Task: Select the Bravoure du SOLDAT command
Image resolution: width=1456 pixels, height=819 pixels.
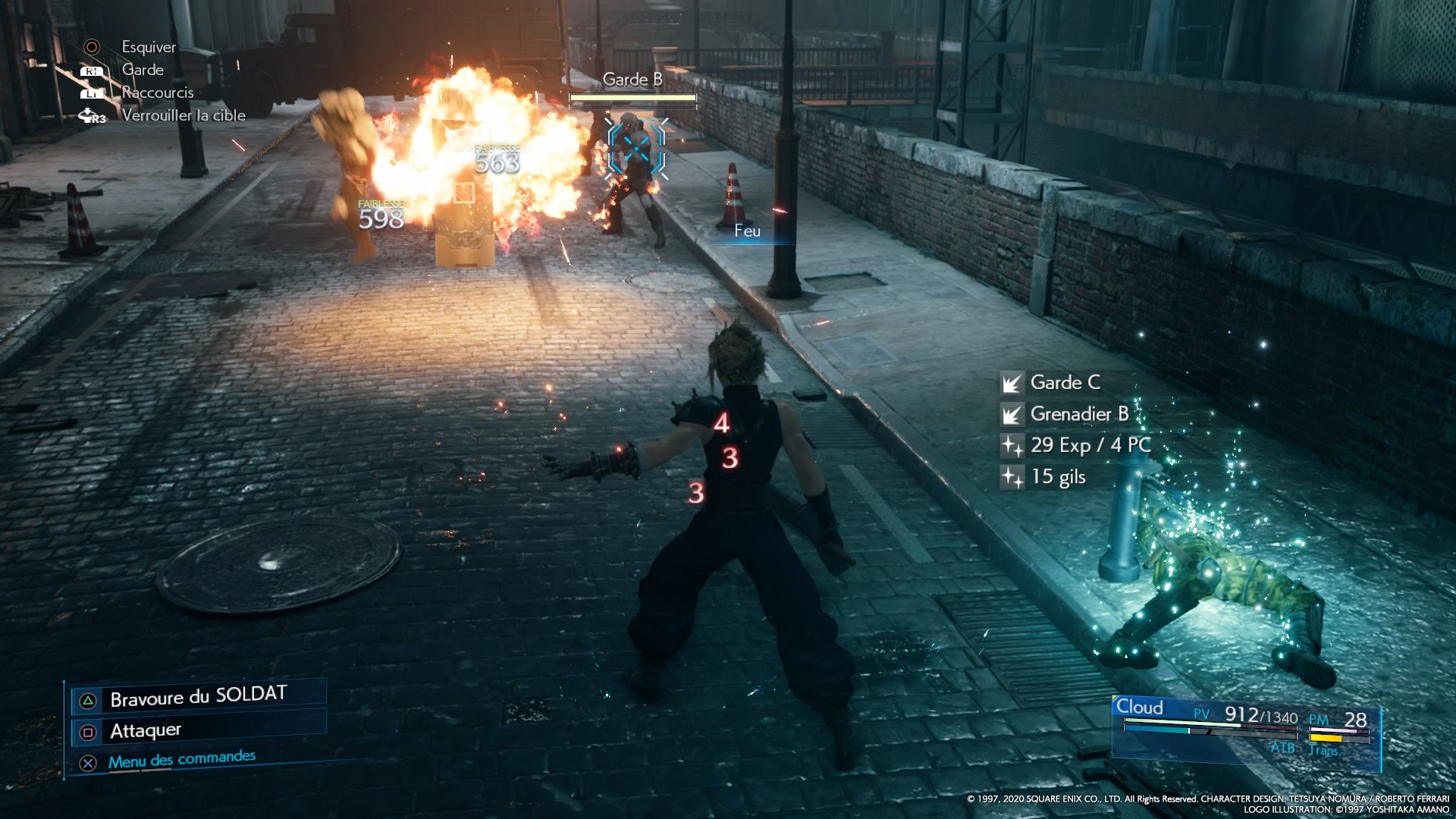Action: coord(198,697)
